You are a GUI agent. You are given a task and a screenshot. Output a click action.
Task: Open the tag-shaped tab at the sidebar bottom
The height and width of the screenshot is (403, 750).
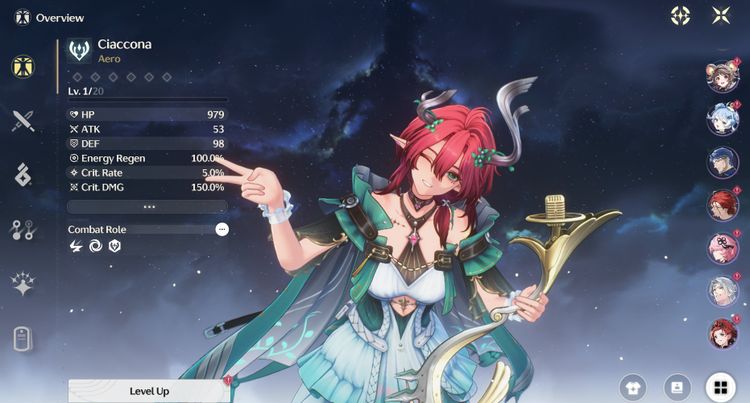[x=23, y=338]
